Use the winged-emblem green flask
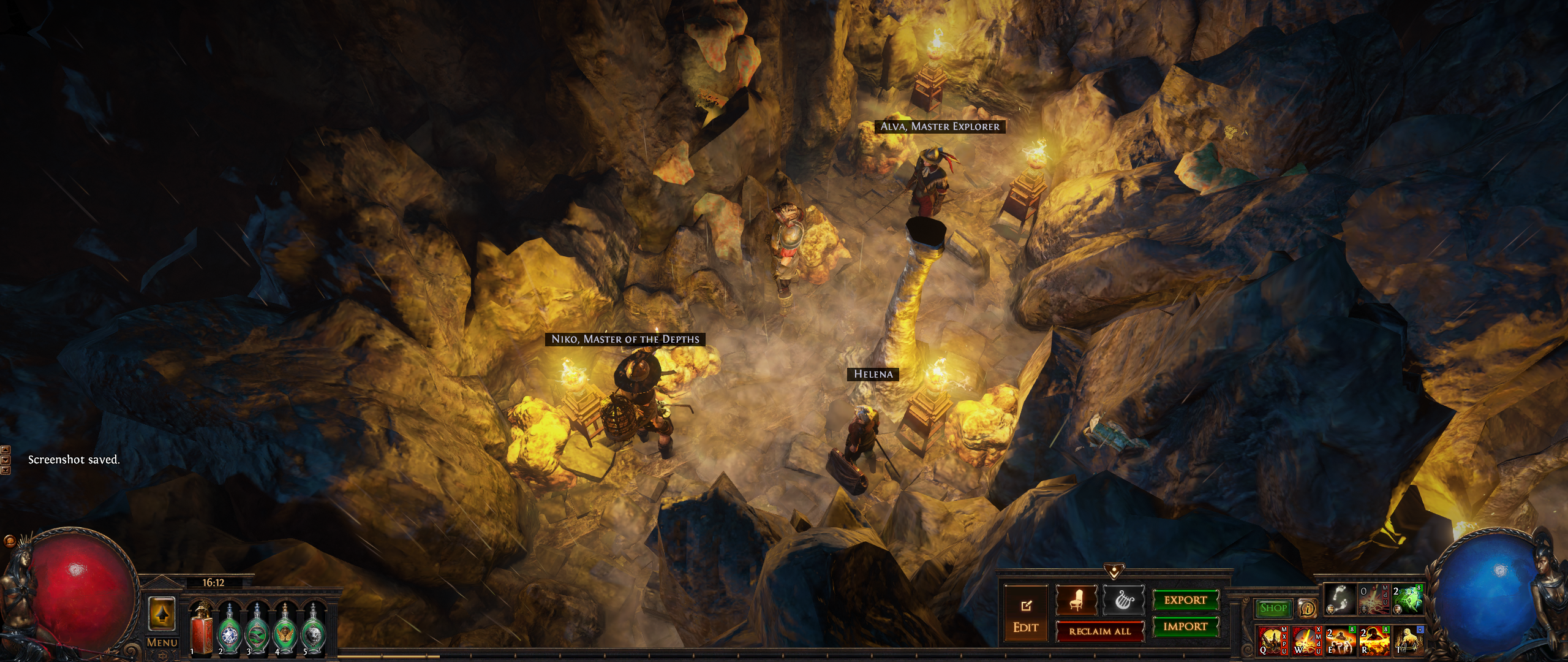This screenshot has width=1568, height=662. pyautogui.click(x=284, y=628)
